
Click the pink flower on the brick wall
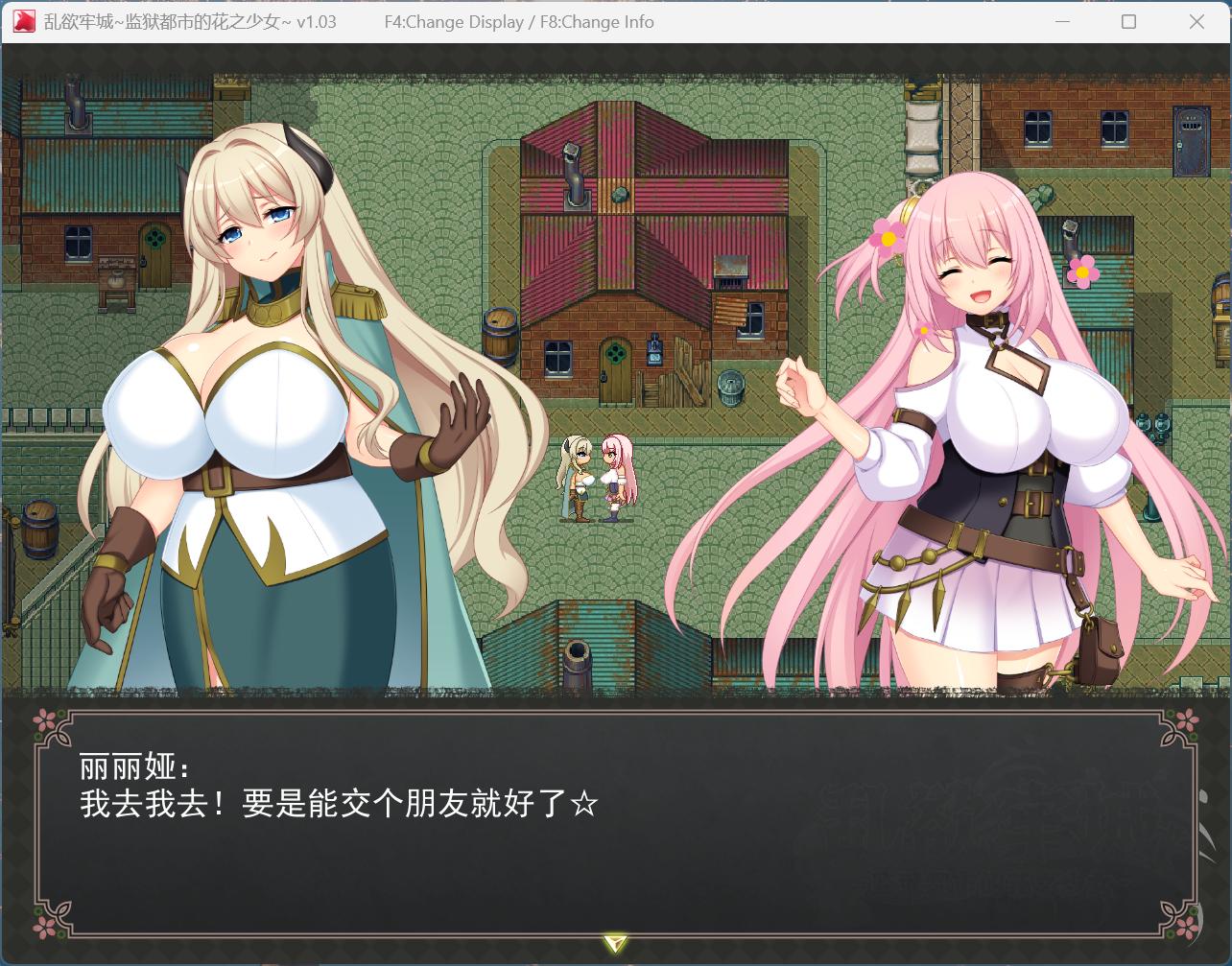point(1083,272)
